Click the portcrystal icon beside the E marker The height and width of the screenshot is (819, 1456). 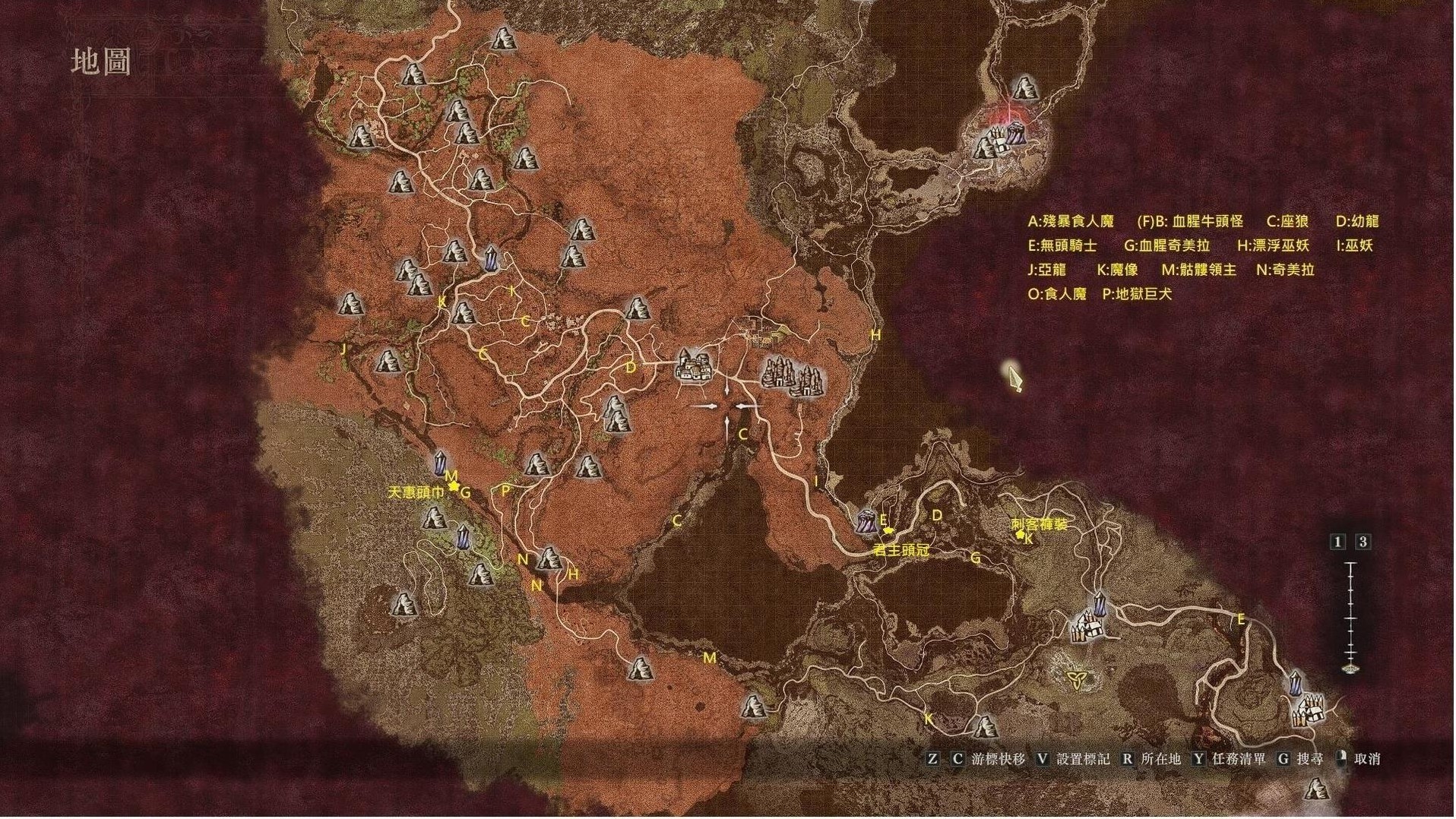point(866,521)
